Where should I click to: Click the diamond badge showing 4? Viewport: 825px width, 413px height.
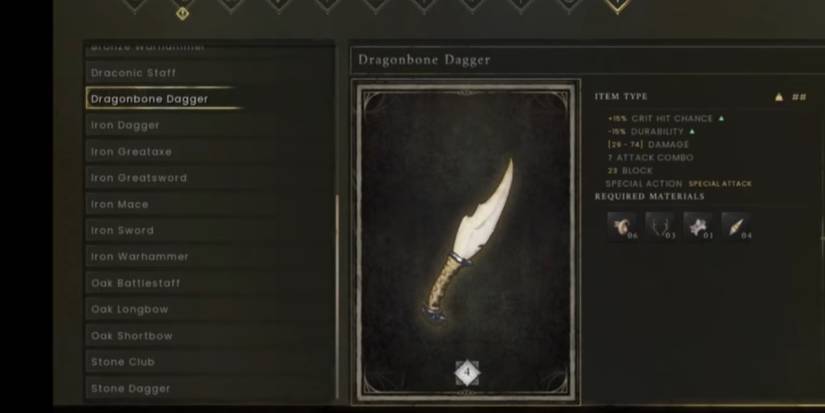coord(467,373)
